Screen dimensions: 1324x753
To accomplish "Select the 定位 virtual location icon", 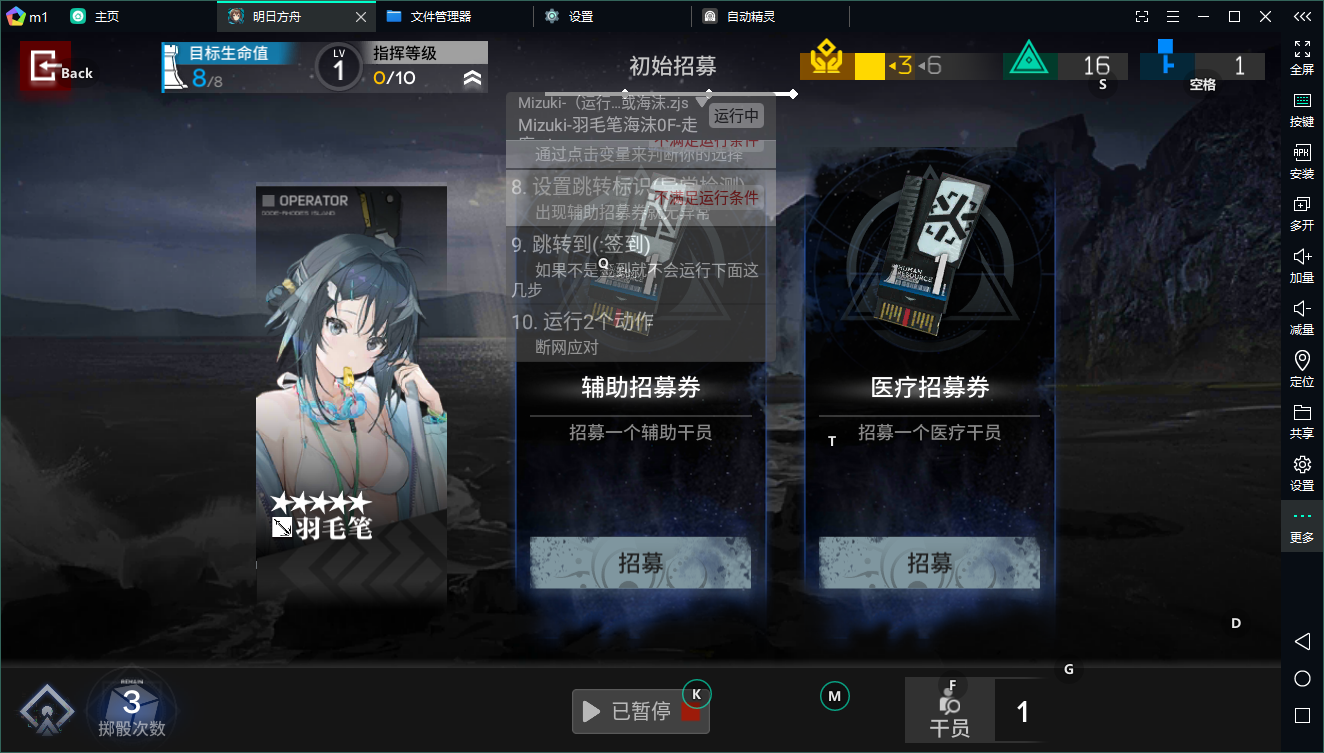I will pos(1302,369).
